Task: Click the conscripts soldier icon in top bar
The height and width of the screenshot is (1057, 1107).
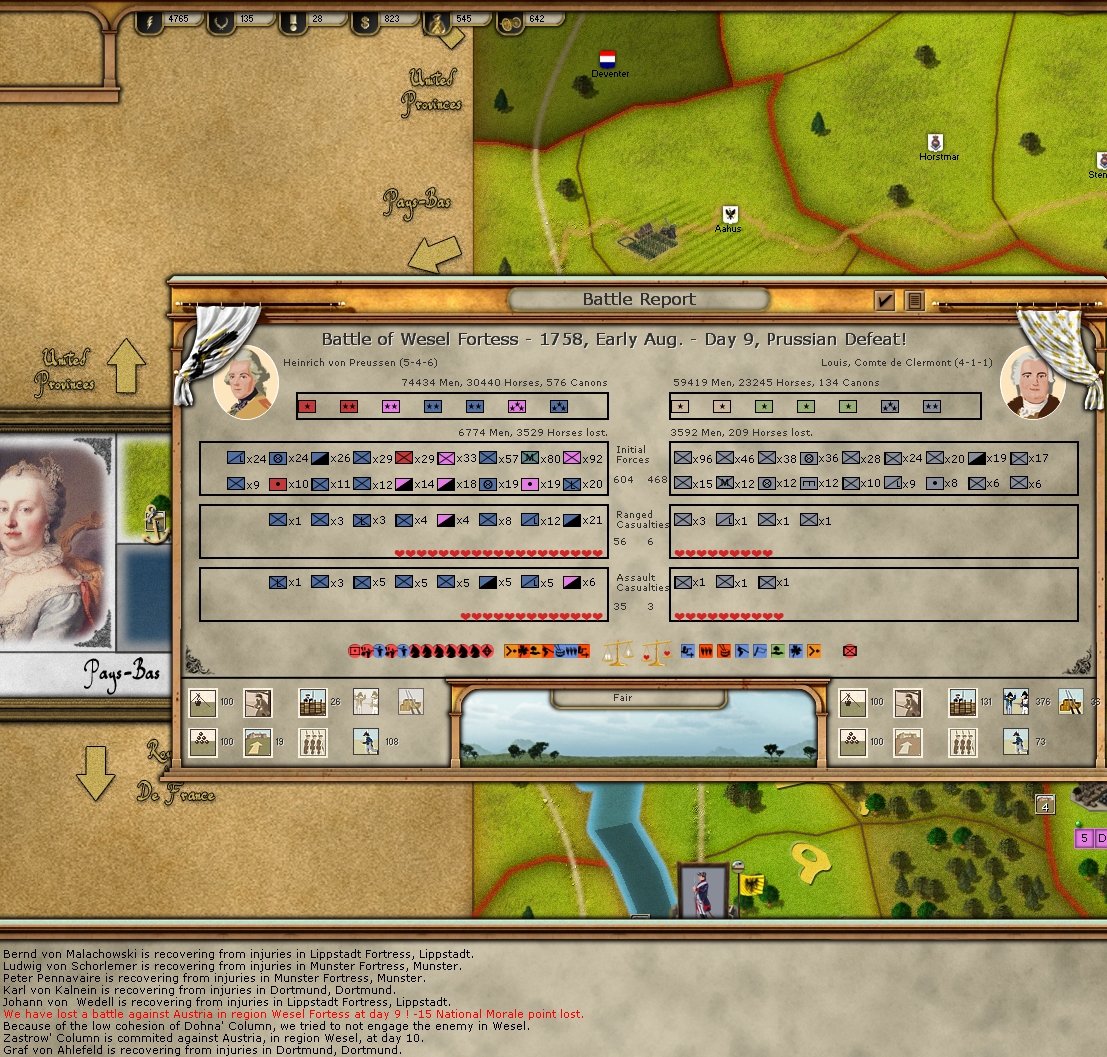Action: point(438,22)
